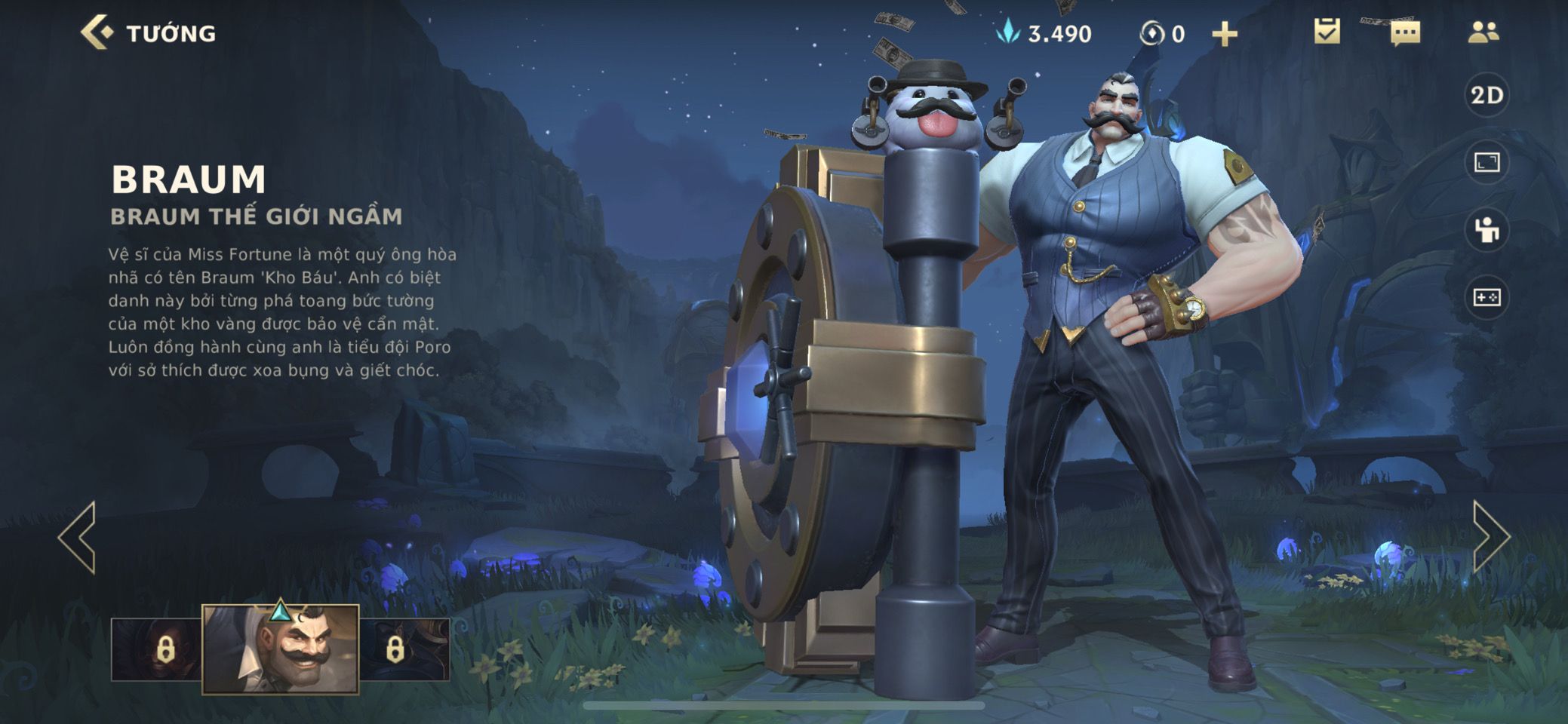Viewport: 1568px width, 724px height.
Task: Show next champion with right arrow
Action: (1490, 537)
